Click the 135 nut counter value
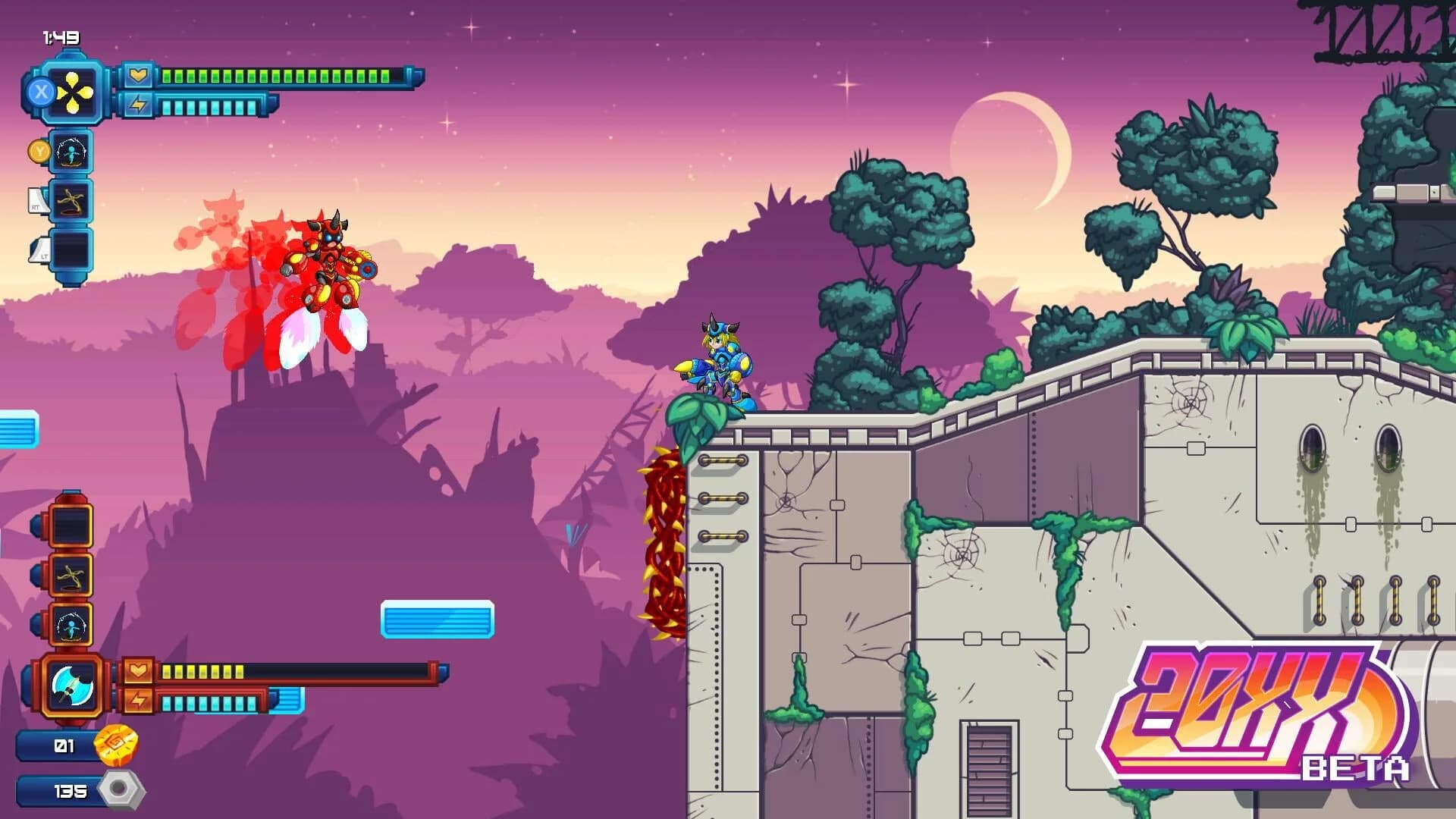This screenshot has height=819, width=1456. pyautogui.click(x=70, y=791)
